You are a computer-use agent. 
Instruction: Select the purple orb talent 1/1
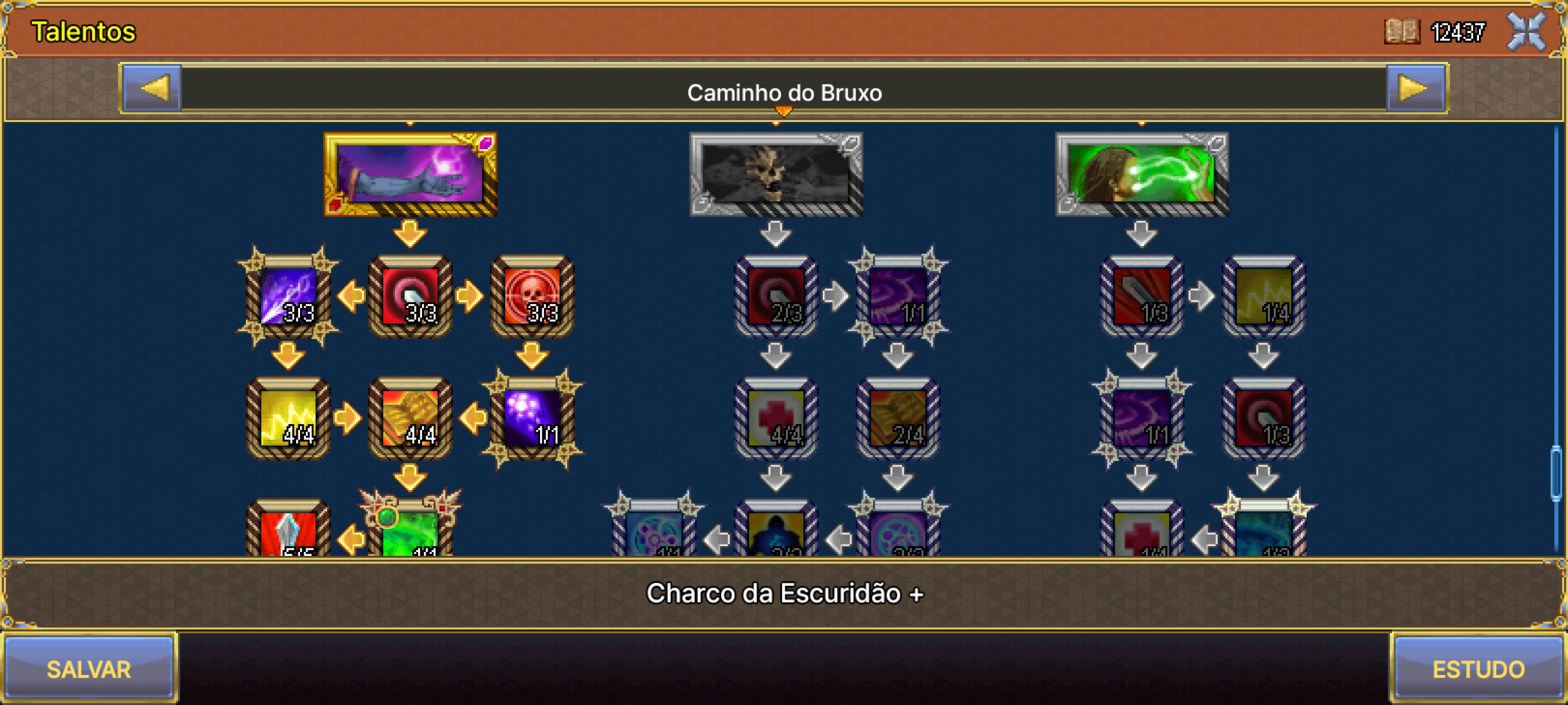(x=532, y=418)
